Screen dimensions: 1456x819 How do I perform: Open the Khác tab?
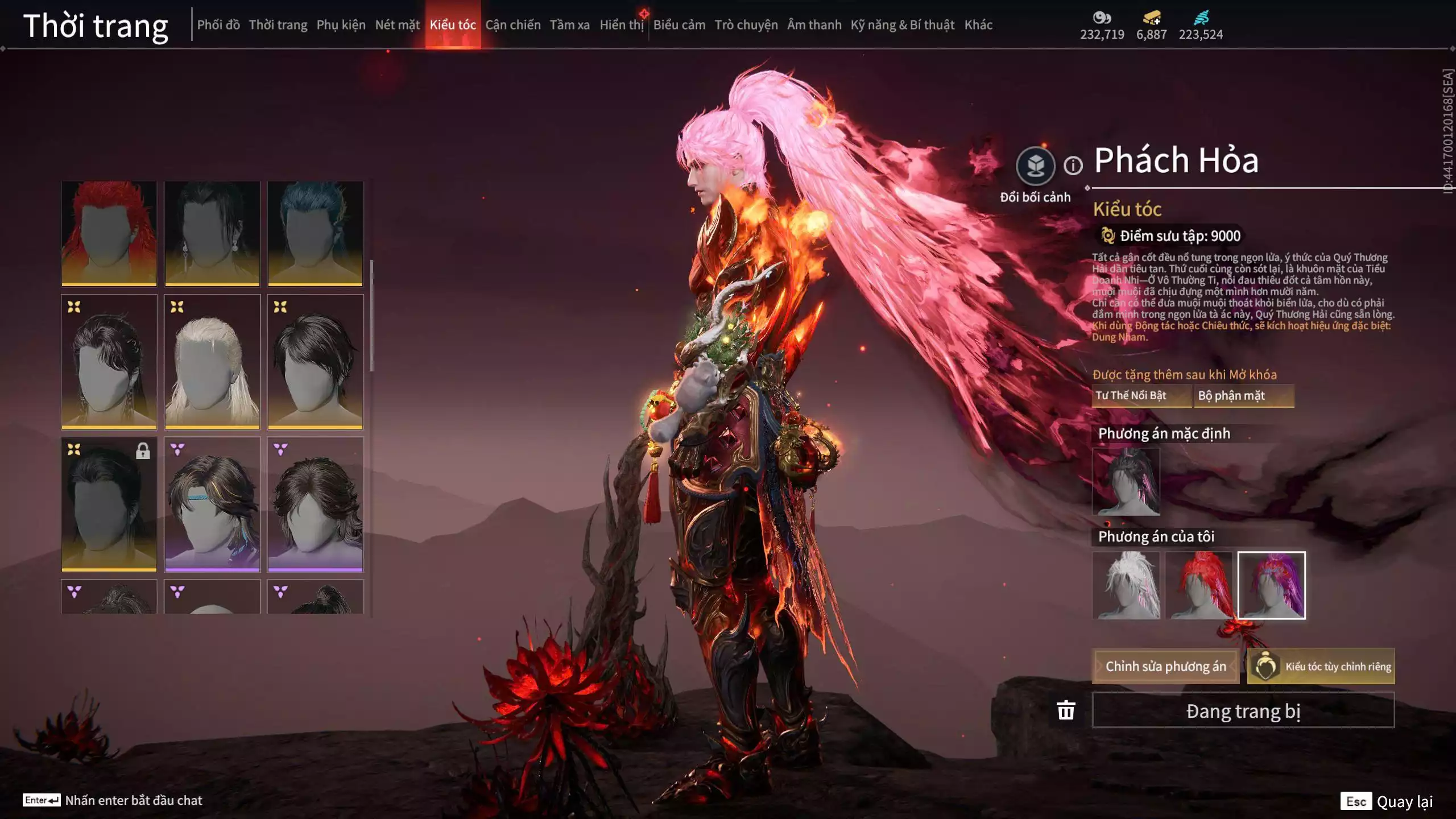pyautogui.click(x=978, y=25)
